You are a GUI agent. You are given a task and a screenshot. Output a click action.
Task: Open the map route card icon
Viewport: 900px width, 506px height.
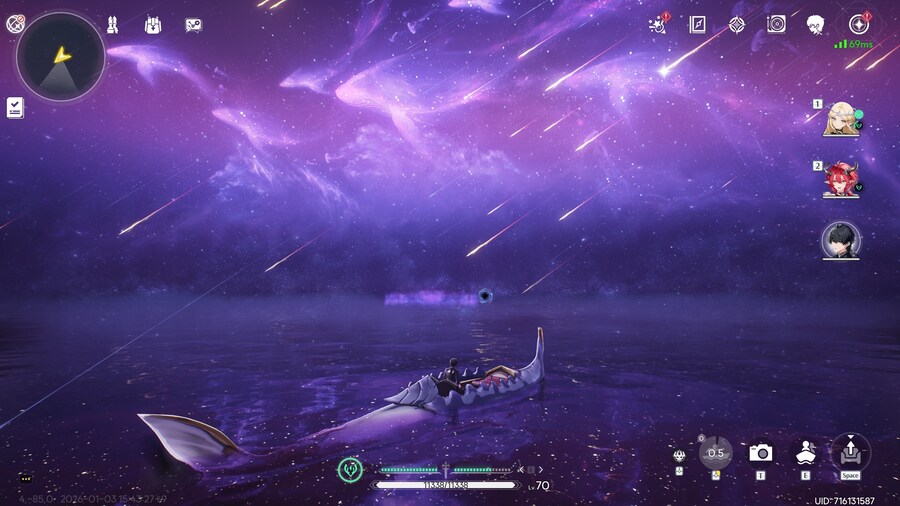click(194, 24)
